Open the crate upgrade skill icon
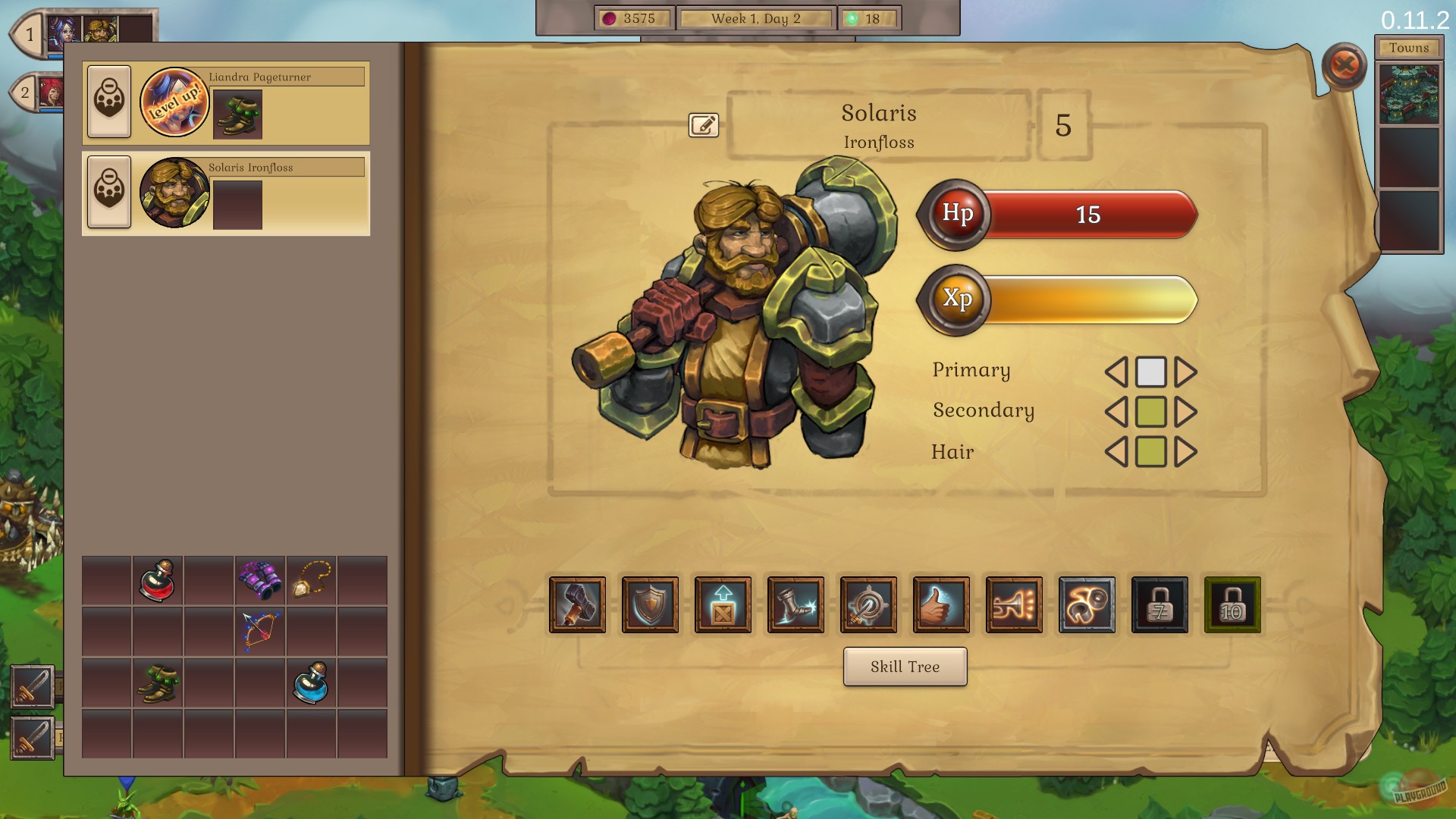The width and height of the screenshot is (1456, 819). click(x=723, y=605)
